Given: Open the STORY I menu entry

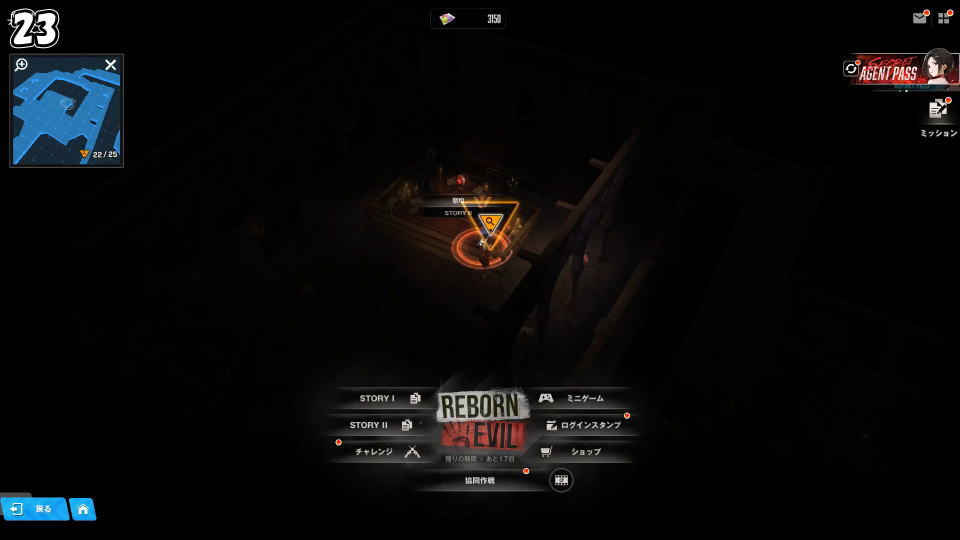Looking at the screenshot, I should click(x=385, y=398).
